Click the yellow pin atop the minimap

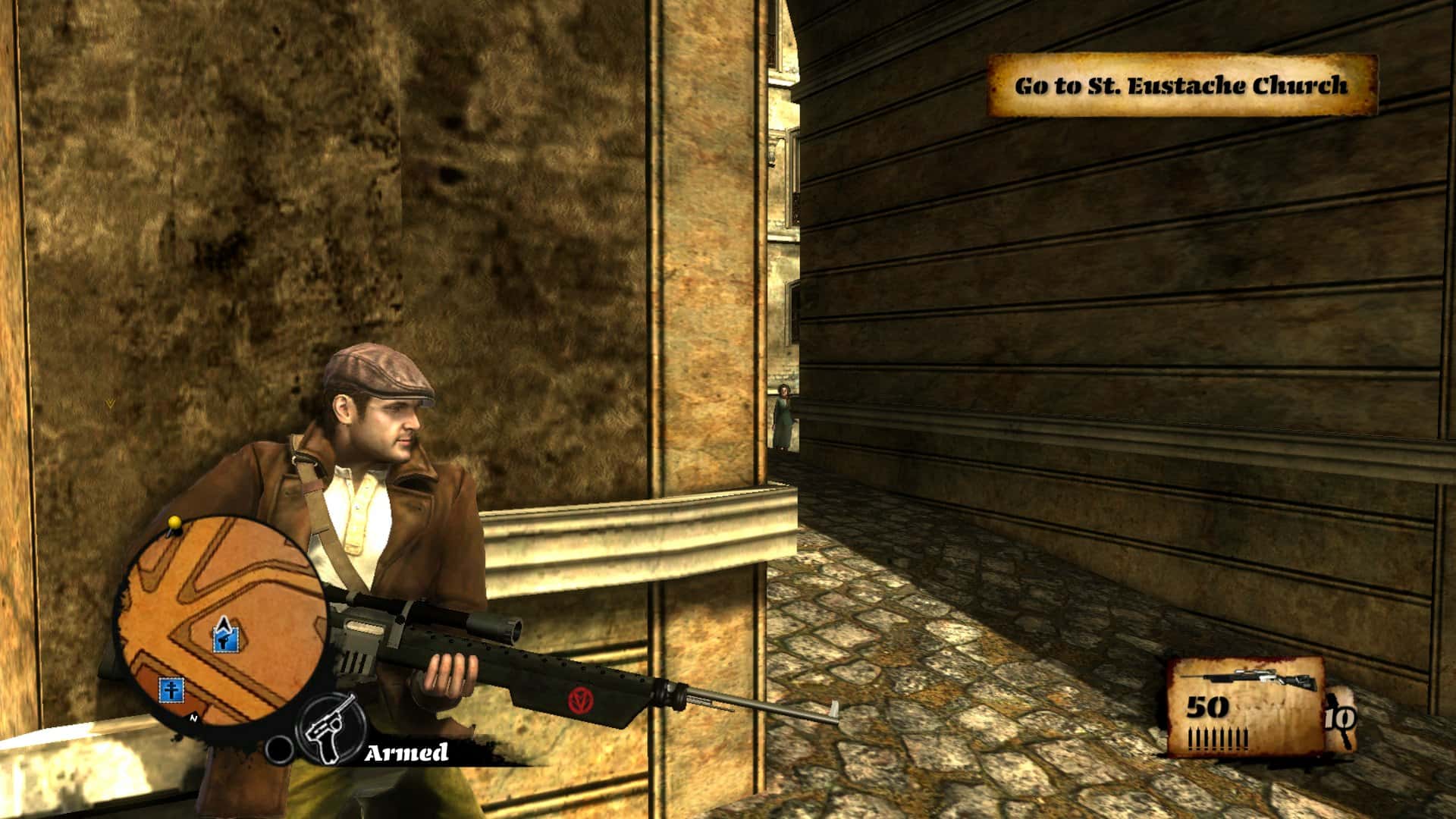[174, 523]
